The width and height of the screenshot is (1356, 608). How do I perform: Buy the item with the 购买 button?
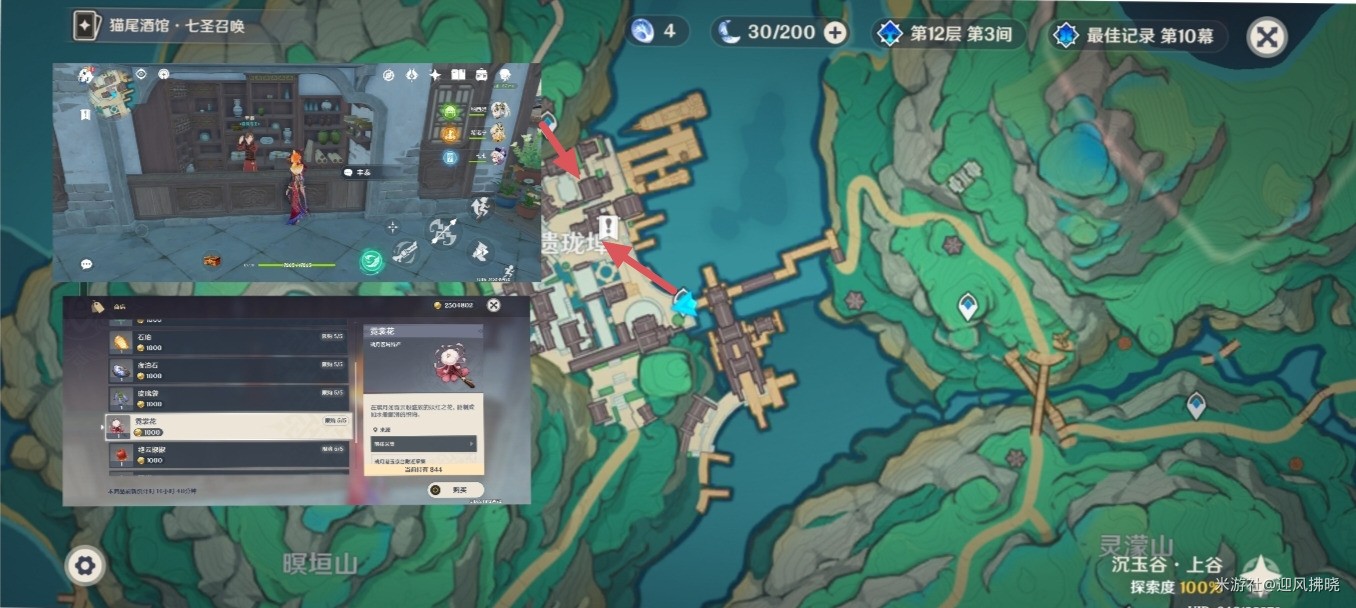[455, 489]
